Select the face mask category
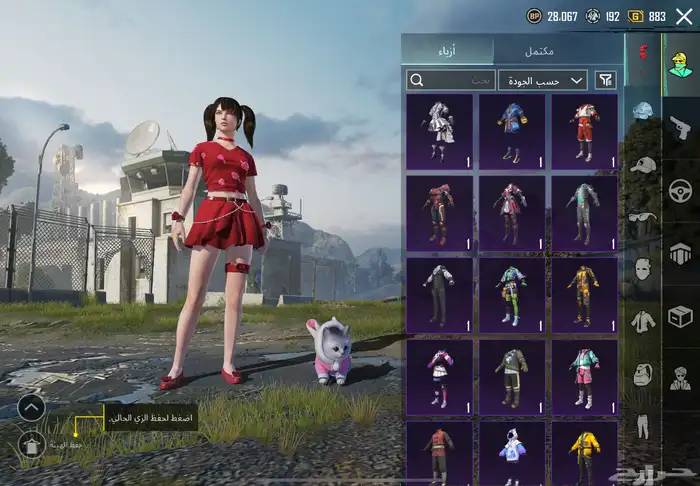700x486 pixels. coord(643,268)
